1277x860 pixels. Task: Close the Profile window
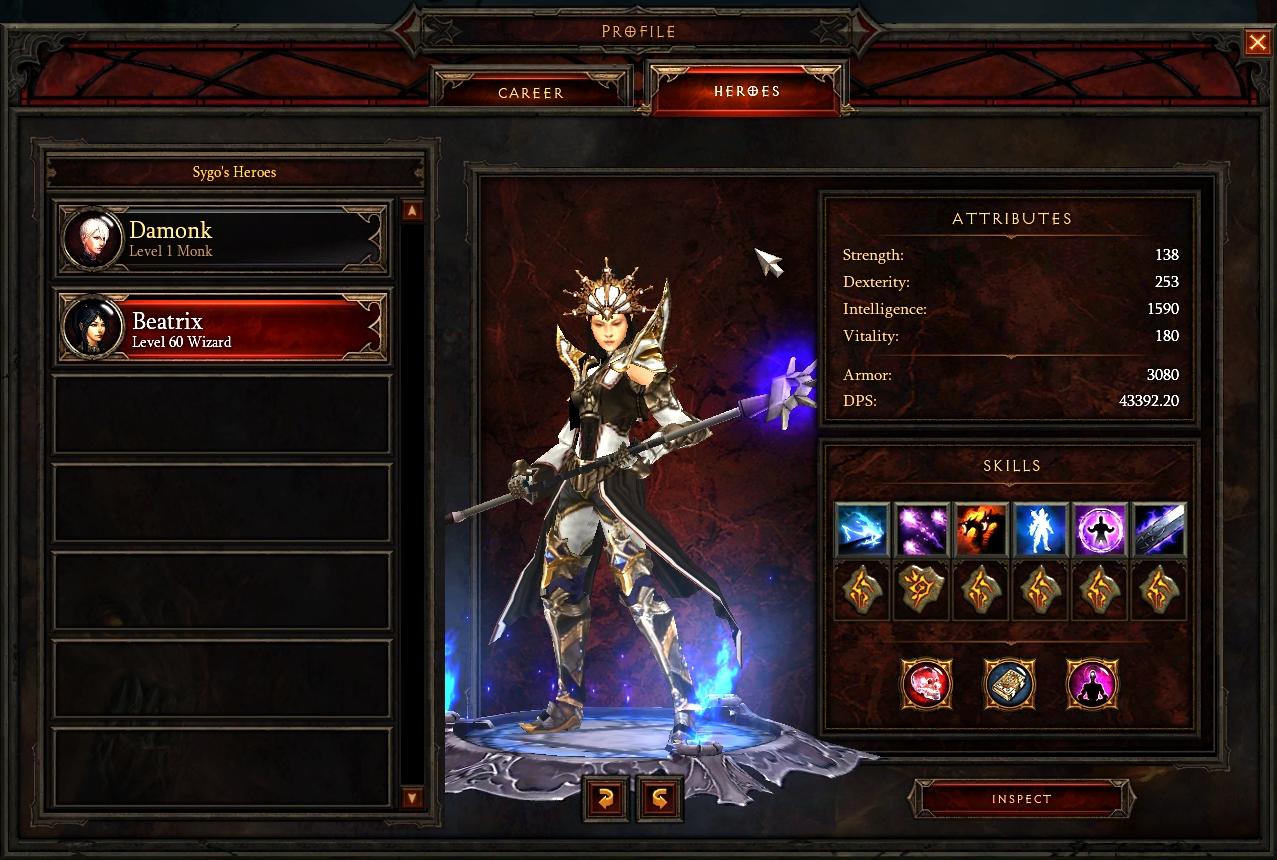(x=1257, y=42)
